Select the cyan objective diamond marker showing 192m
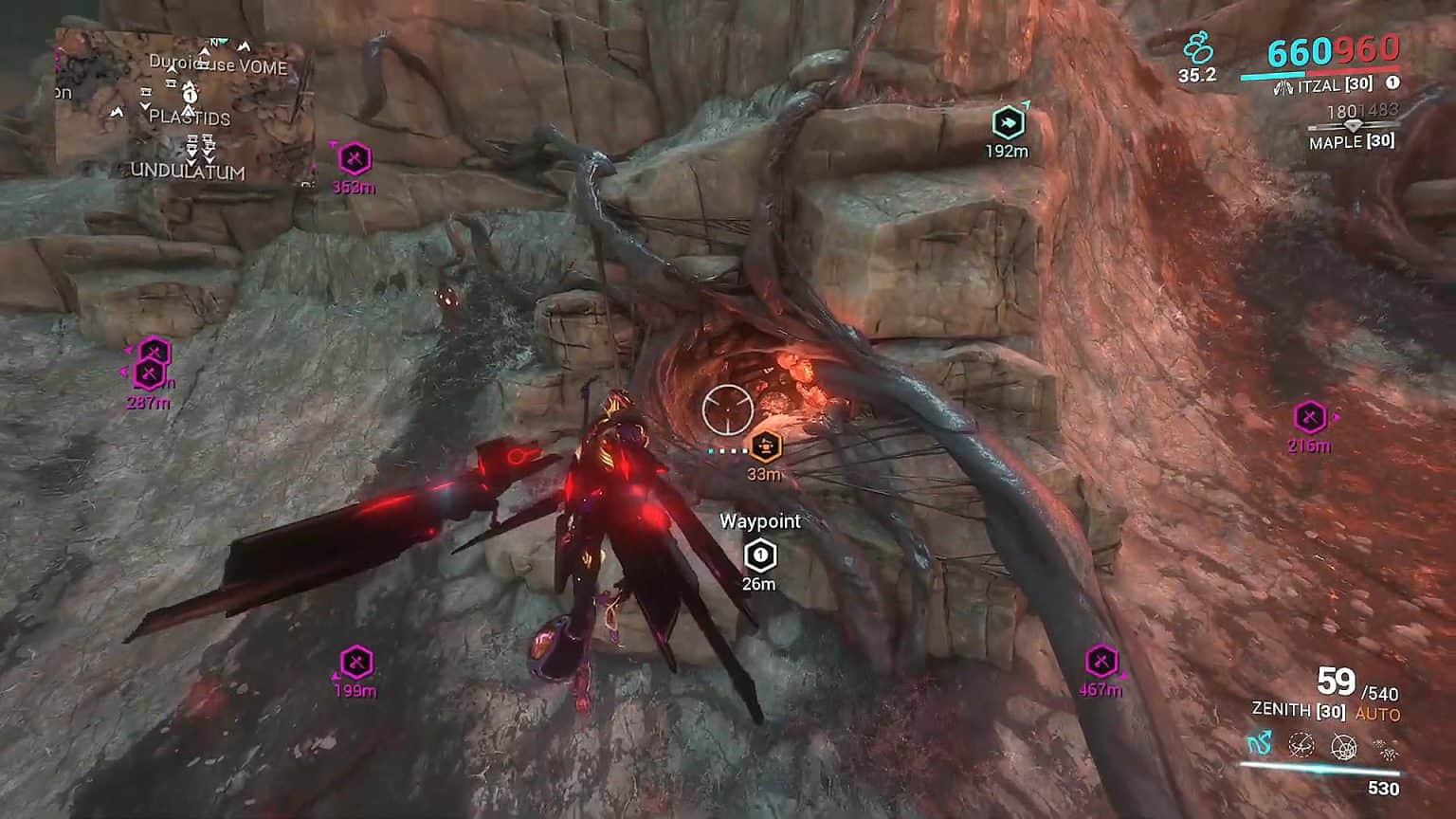 click(x=1010, y=121)
